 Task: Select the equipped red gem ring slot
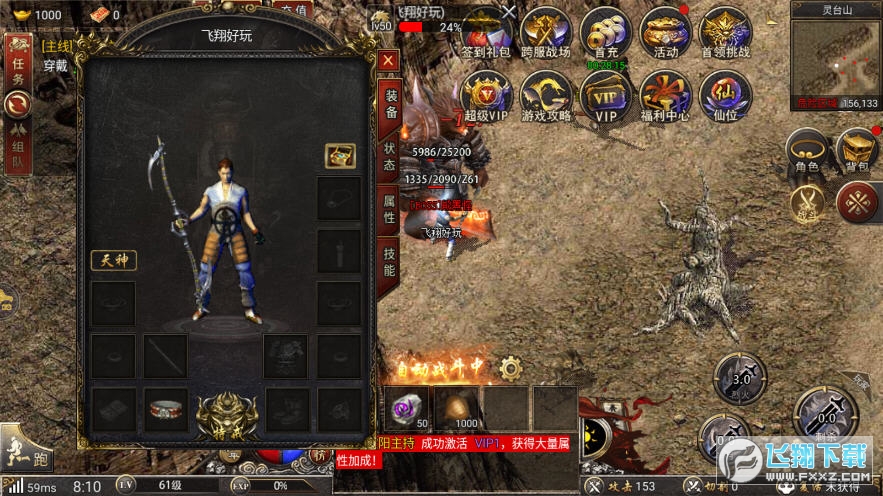click(x=167, y=409)
